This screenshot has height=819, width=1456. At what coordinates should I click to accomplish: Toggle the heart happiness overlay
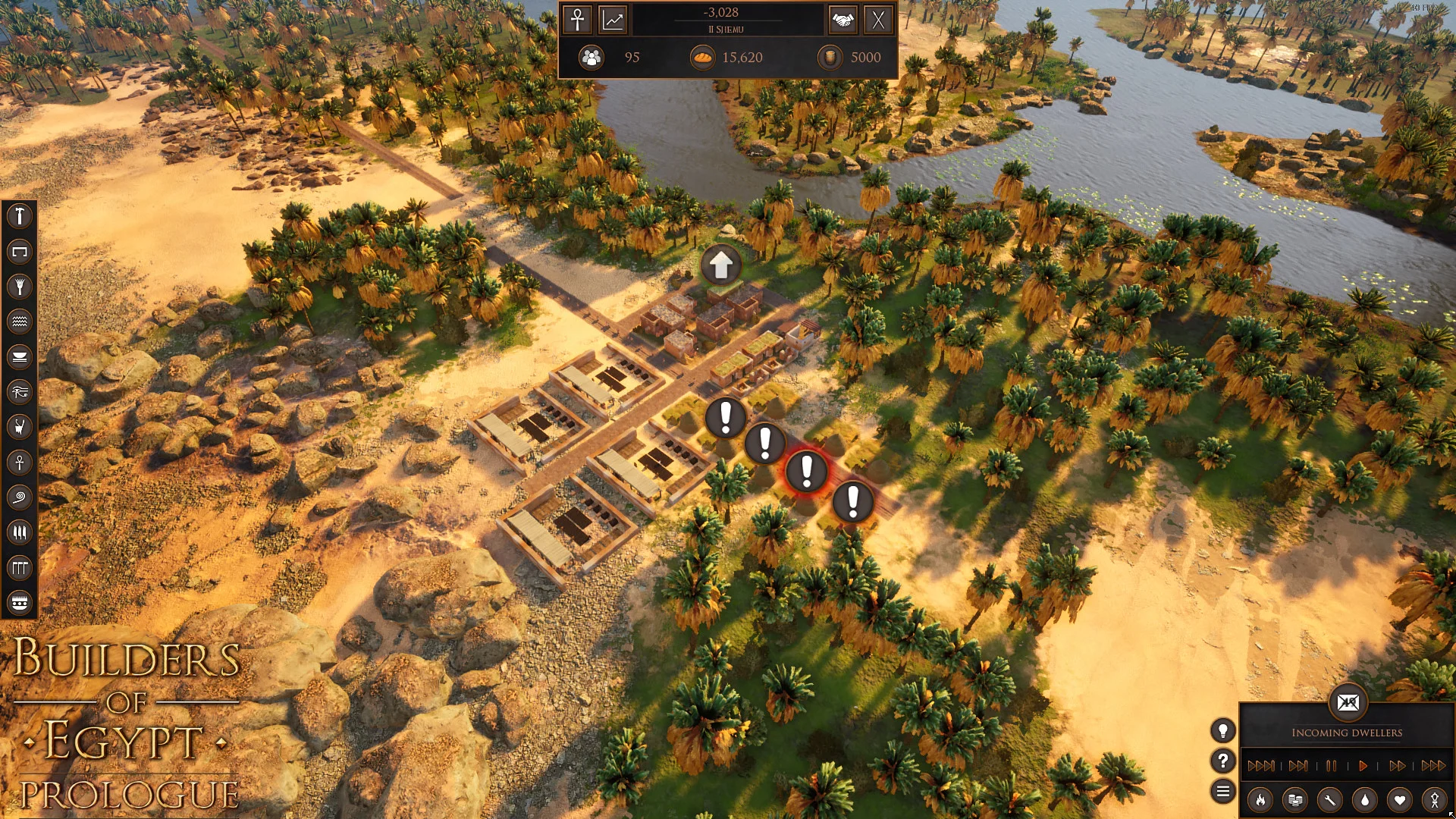pyautogui.click(x=1401, y=800)
